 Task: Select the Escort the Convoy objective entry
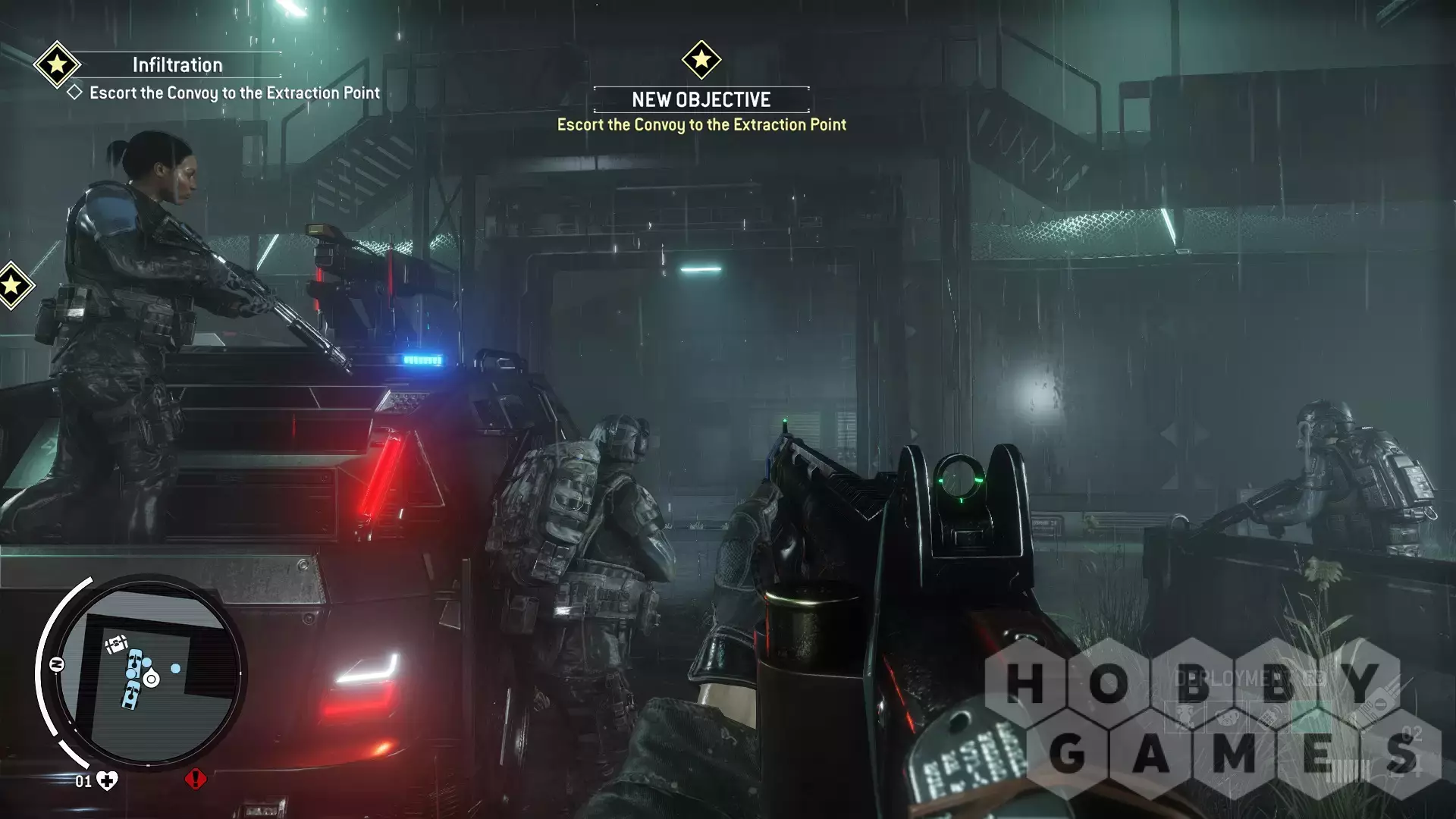(x=234, y=93)
